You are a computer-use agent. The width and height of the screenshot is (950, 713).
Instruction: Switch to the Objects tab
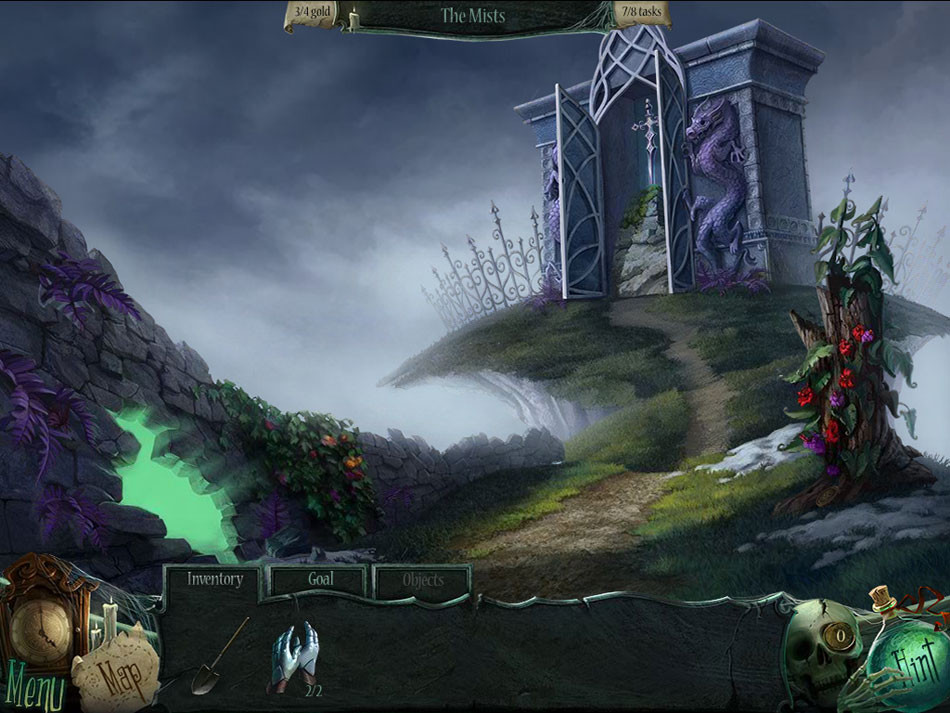(422, 580)
